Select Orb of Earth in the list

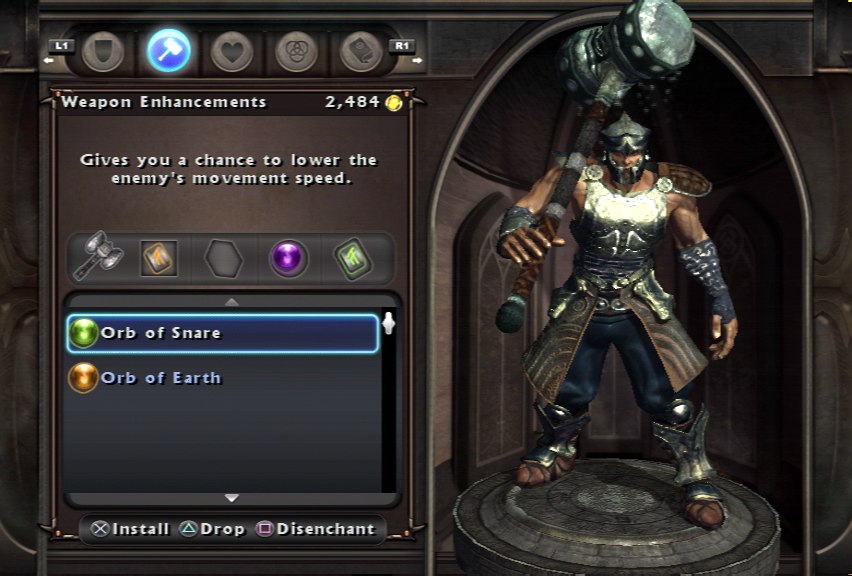[x=222, y=378]
